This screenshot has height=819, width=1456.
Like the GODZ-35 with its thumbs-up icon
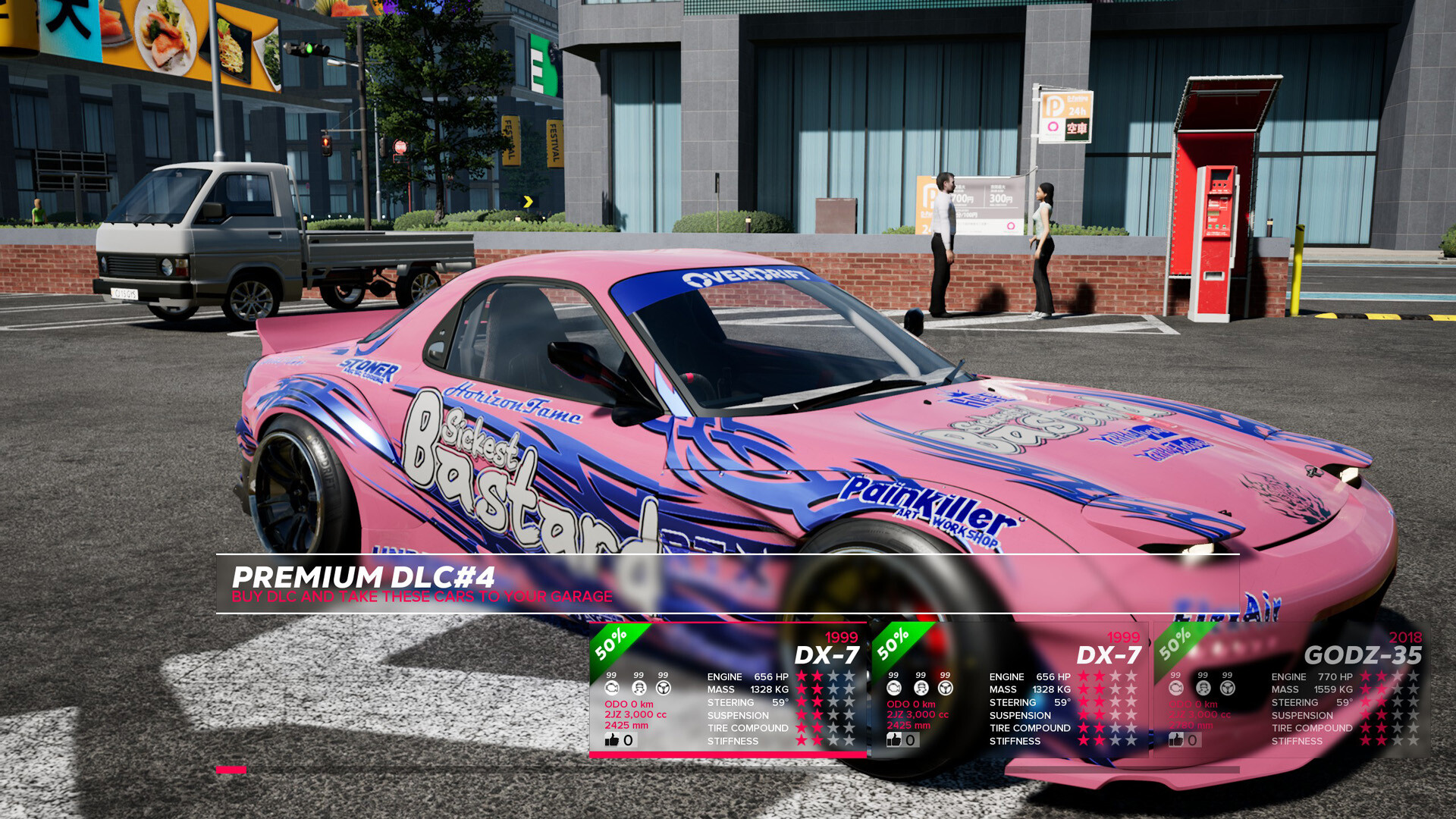click(x=1176, y=739)
